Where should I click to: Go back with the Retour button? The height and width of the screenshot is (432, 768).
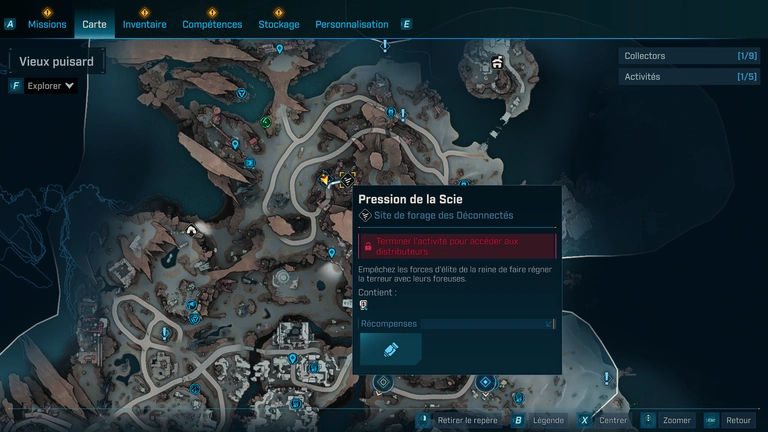[x=738, y=420]
